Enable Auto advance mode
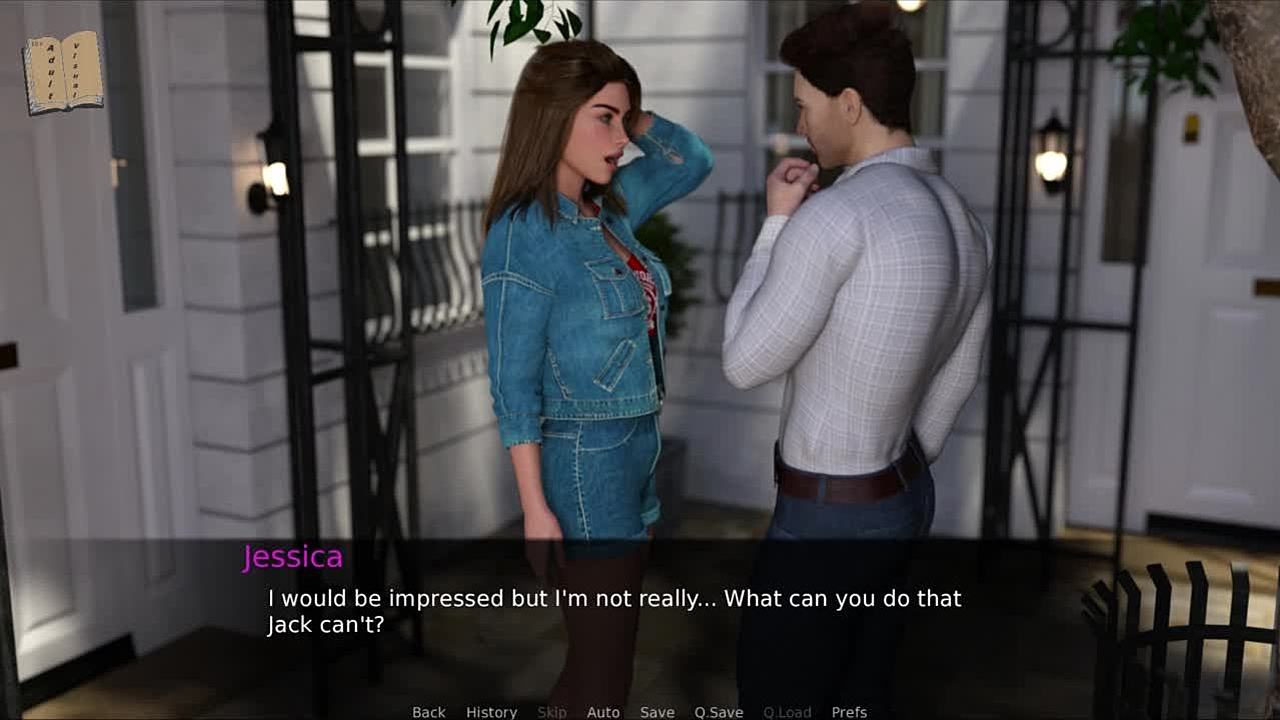The image size is (1280, 720). coord(603,712)
